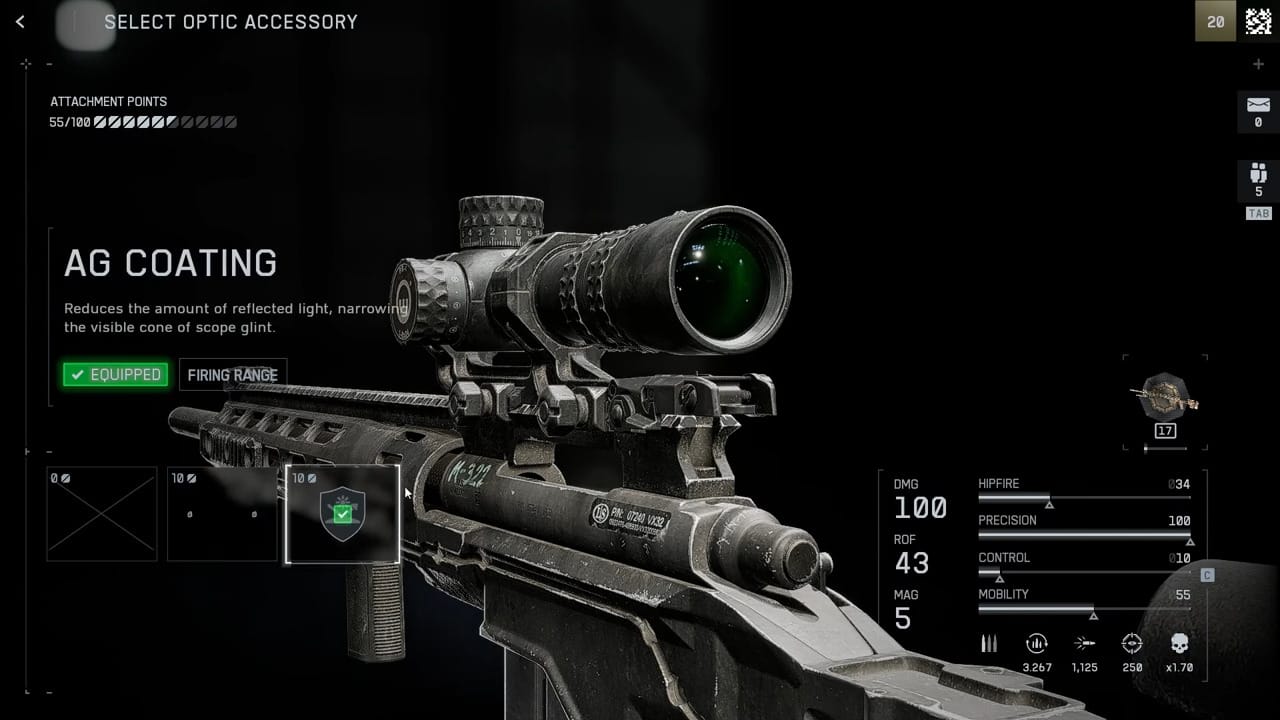Select the weapon preview thumbnail labeled 17
Image resolution: width=1280 pixels, height=720 pixels.
1165,398
